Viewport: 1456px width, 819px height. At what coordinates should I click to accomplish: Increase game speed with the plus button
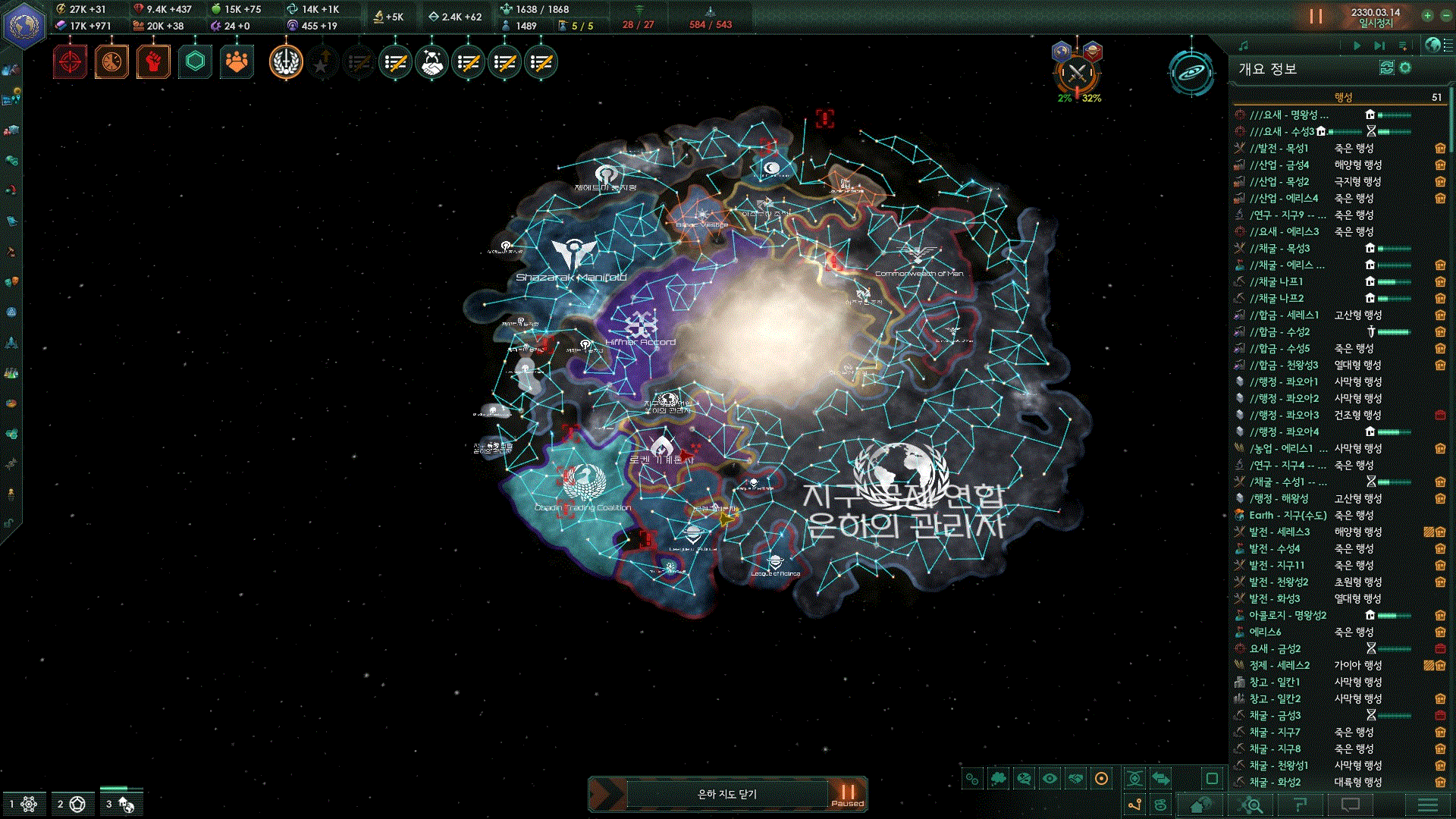[1427, 15]
